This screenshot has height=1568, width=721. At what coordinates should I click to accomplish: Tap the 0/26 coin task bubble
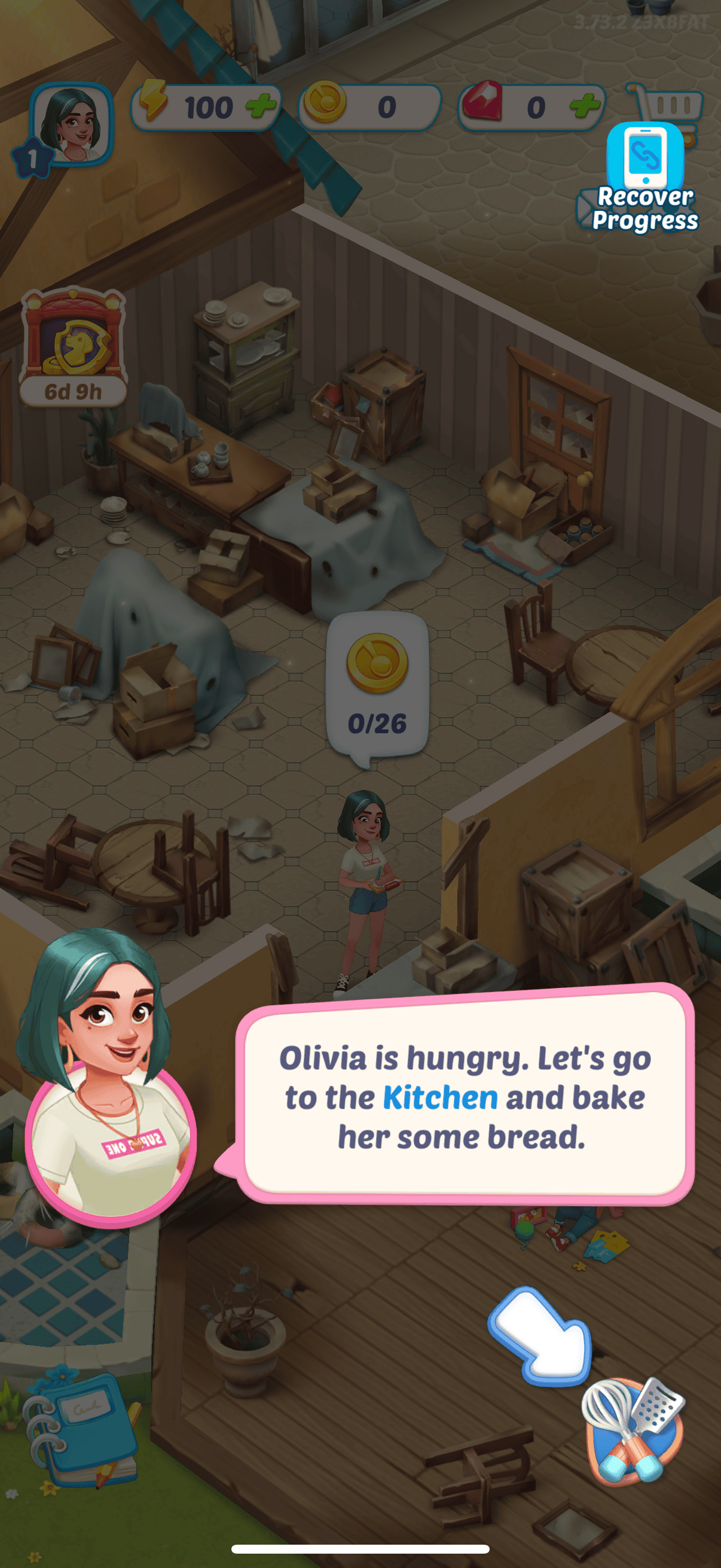tap(377, 685)
